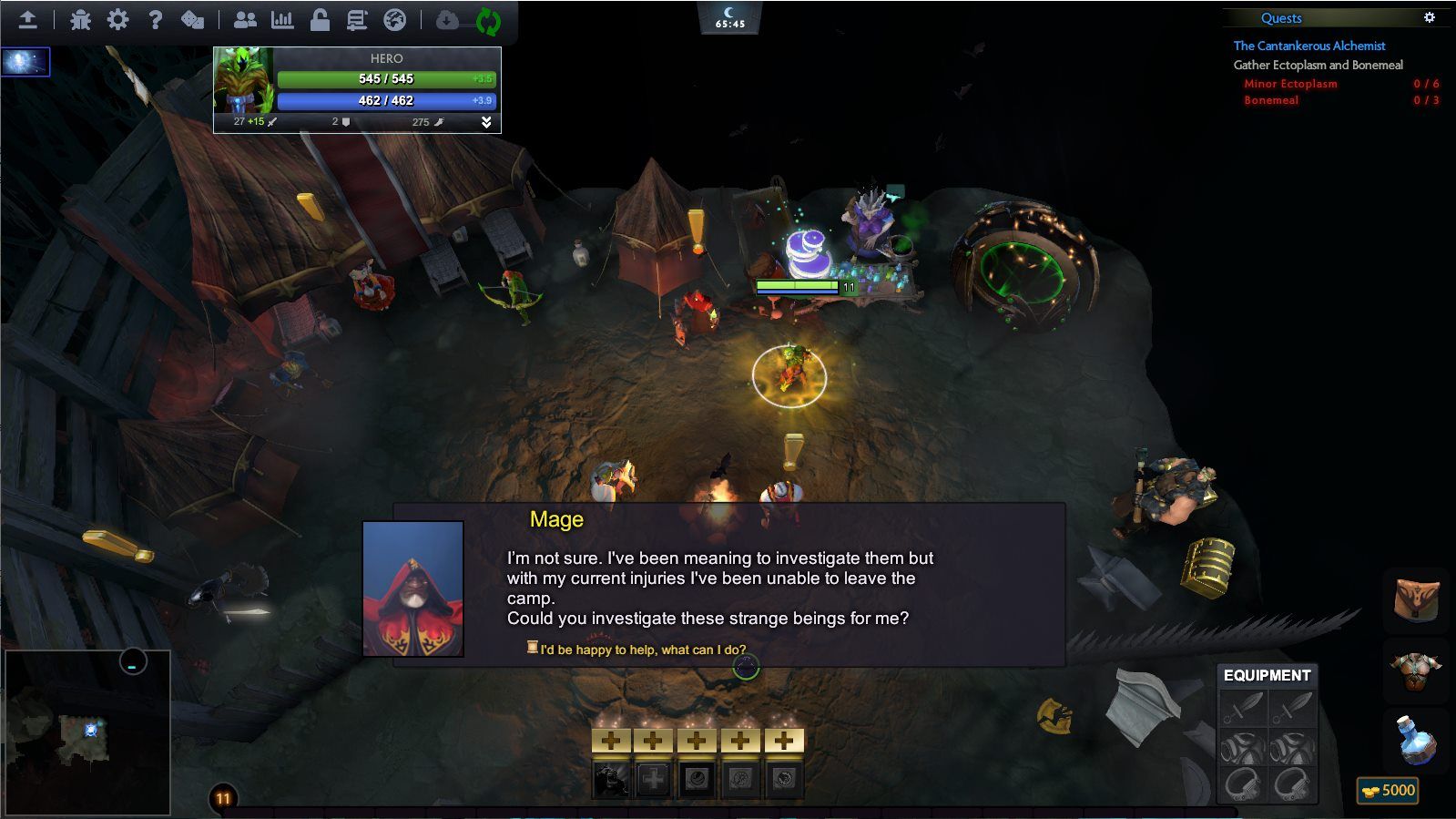Select The Cantankerous Alchemist quest
This screenshot has width=1456, height=819.
point(1308,46)
